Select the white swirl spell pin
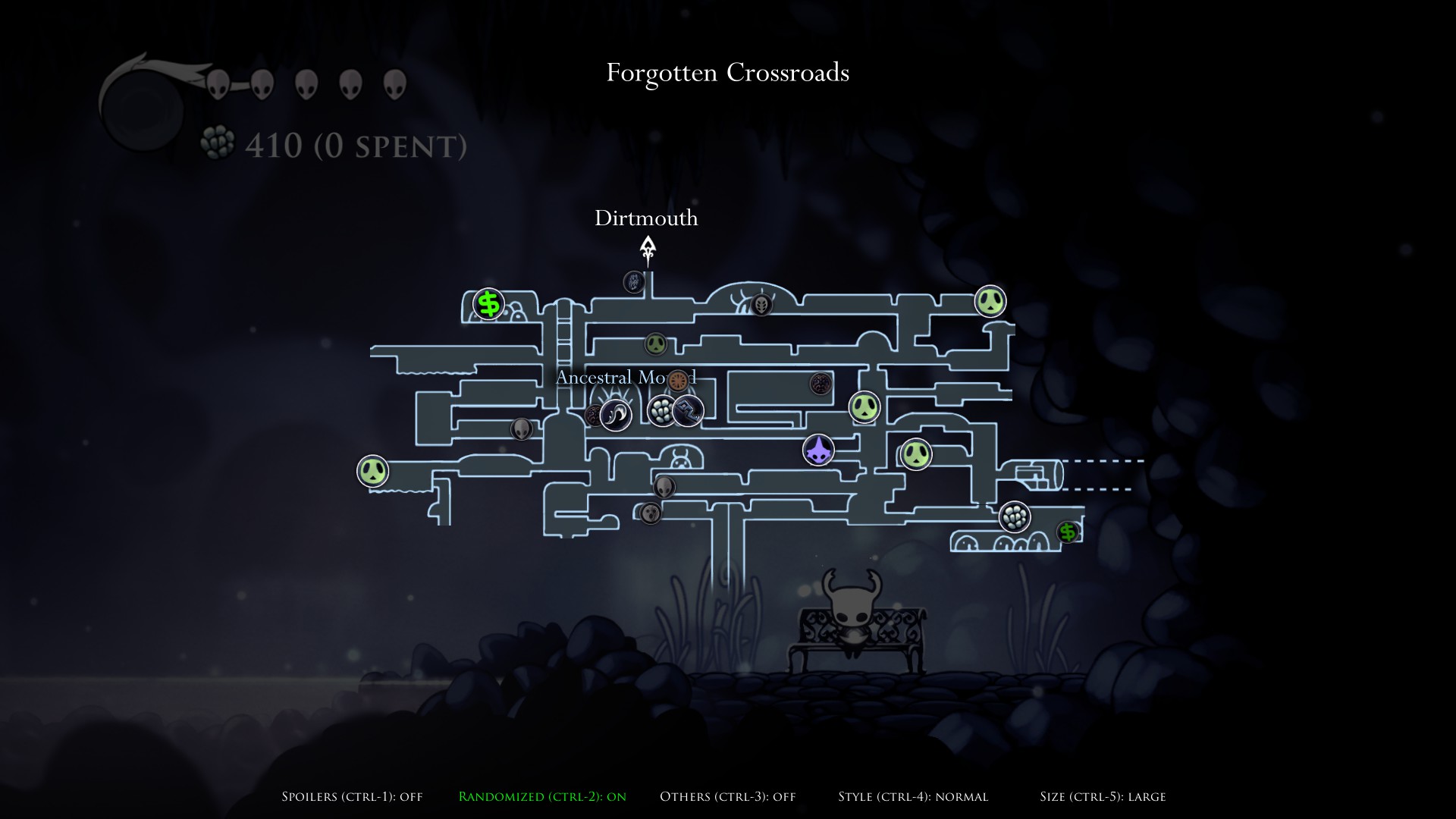Screen dimensions: 1456x819 (x=616, y=415)
